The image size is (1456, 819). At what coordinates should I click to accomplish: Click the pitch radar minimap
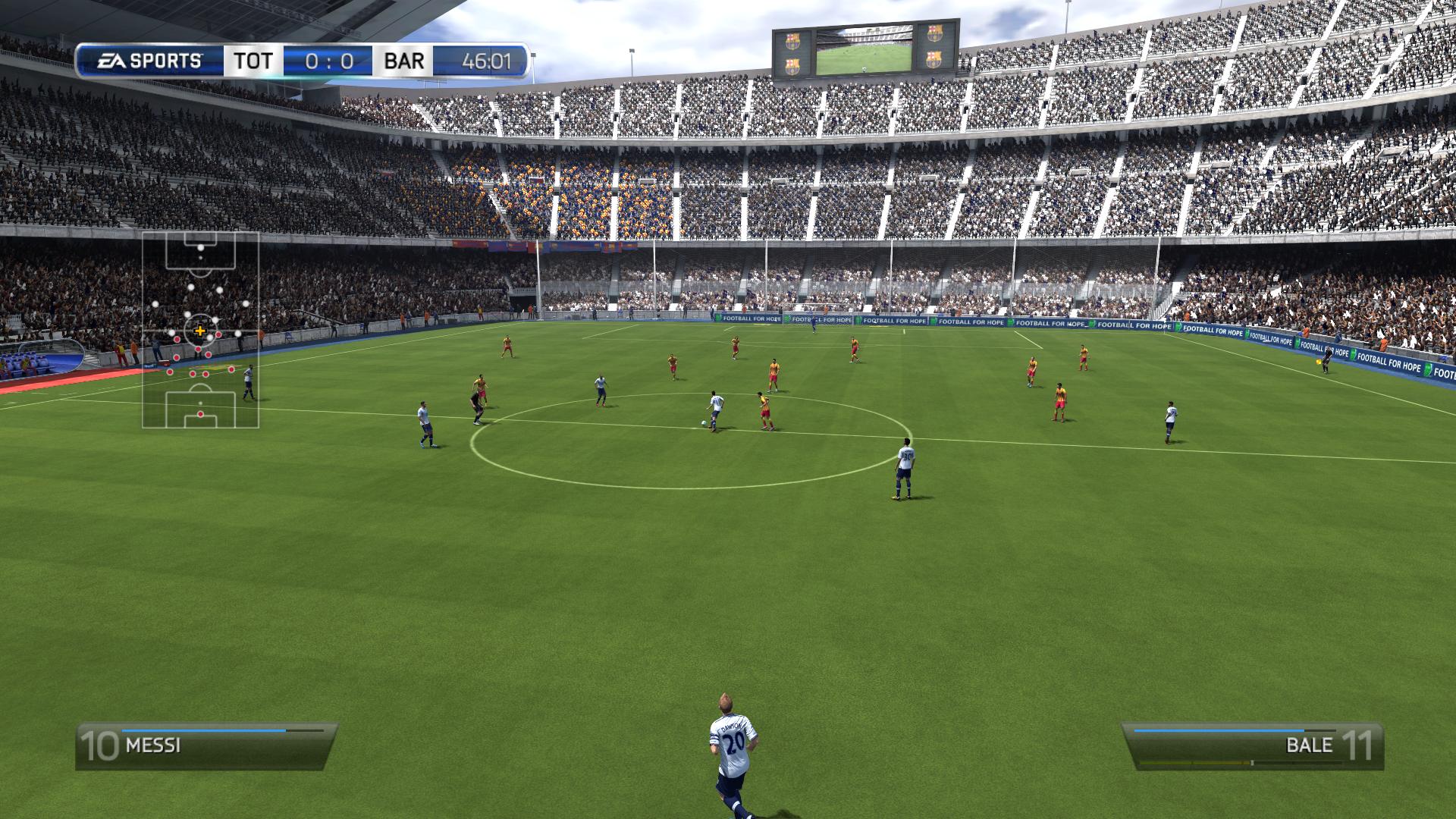click(x=200, y=330)
